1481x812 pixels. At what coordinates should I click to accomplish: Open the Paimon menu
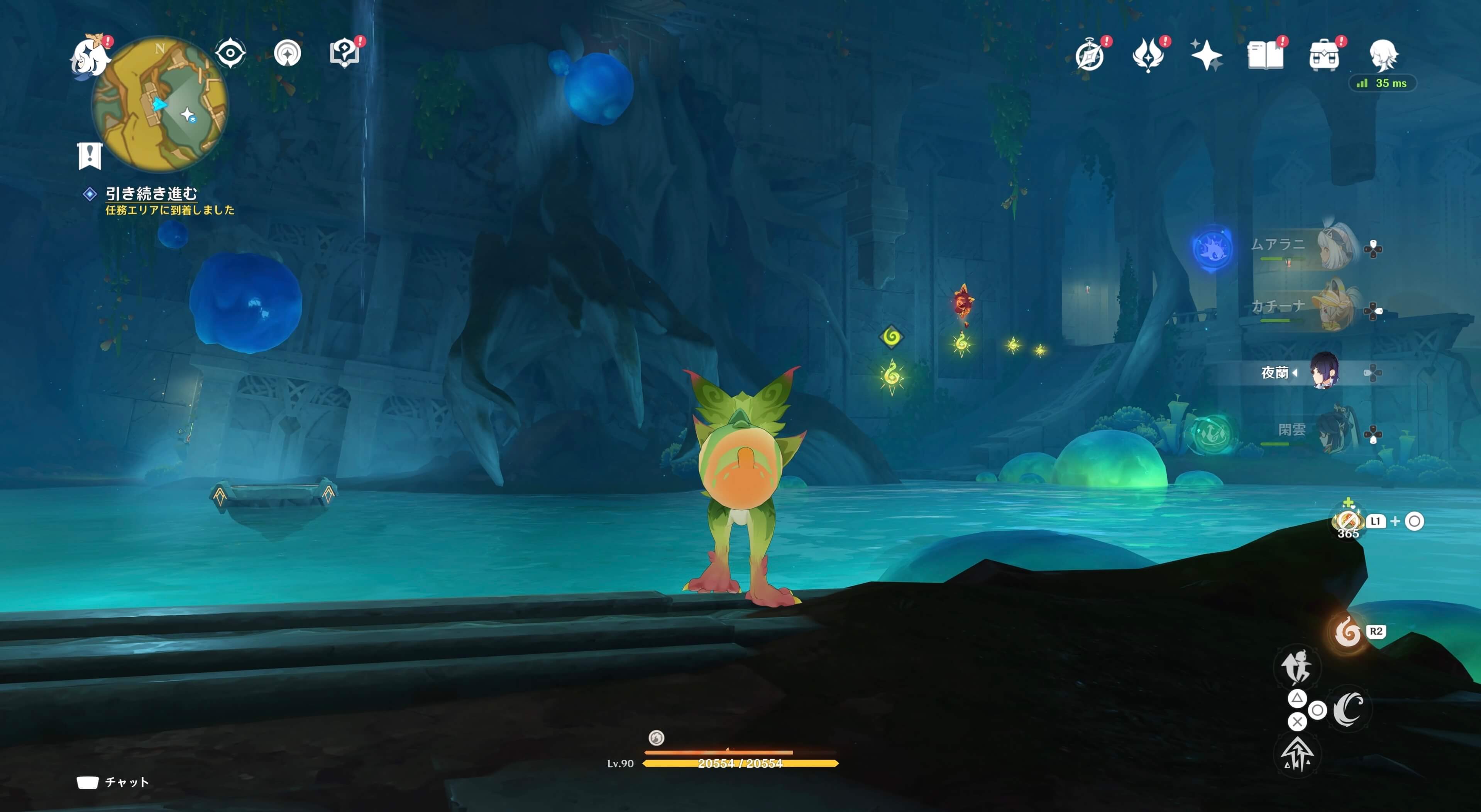point(90,56)
